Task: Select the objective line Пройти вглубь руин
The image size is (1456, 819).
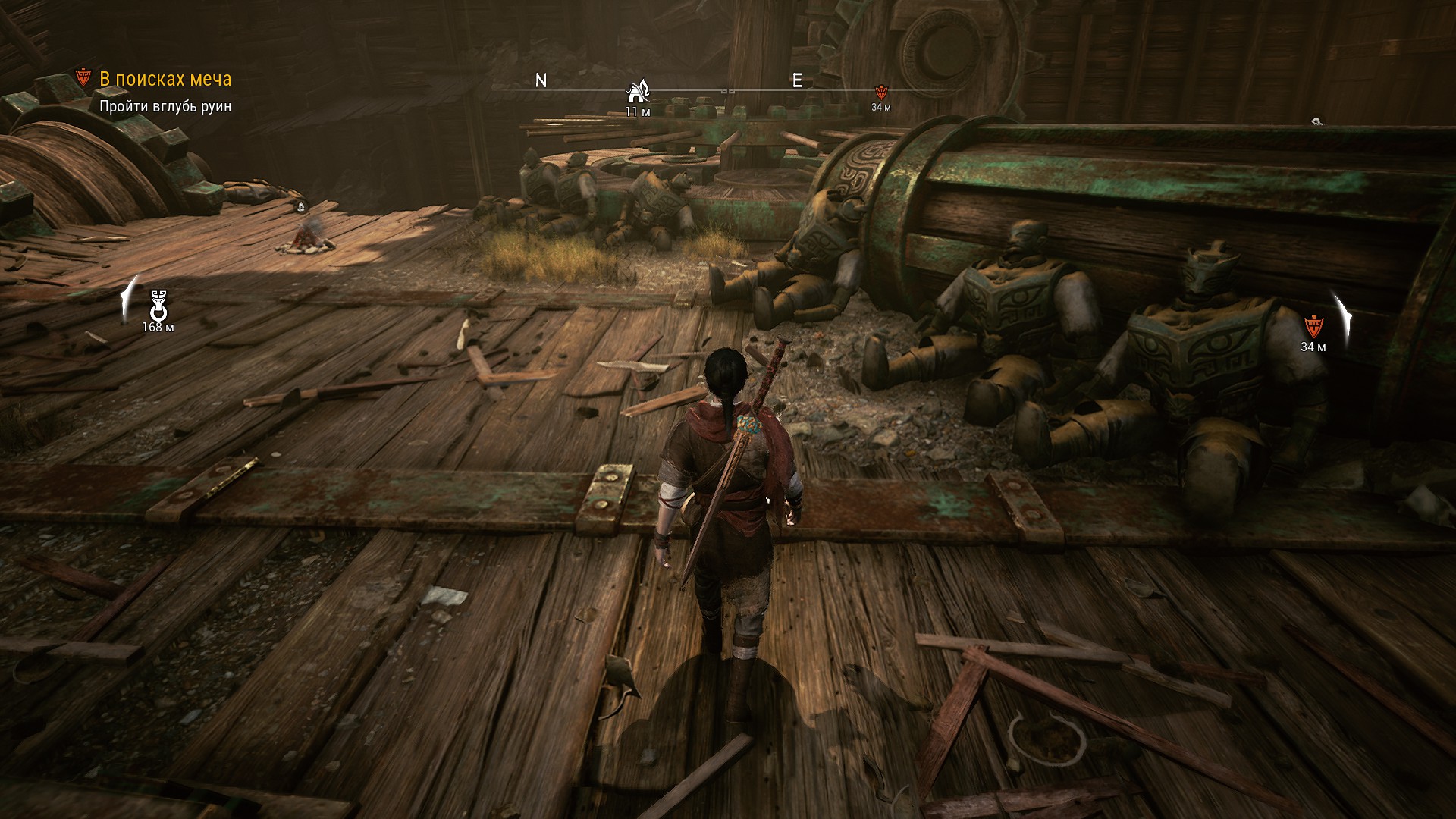Action: (x=165, y=107)
